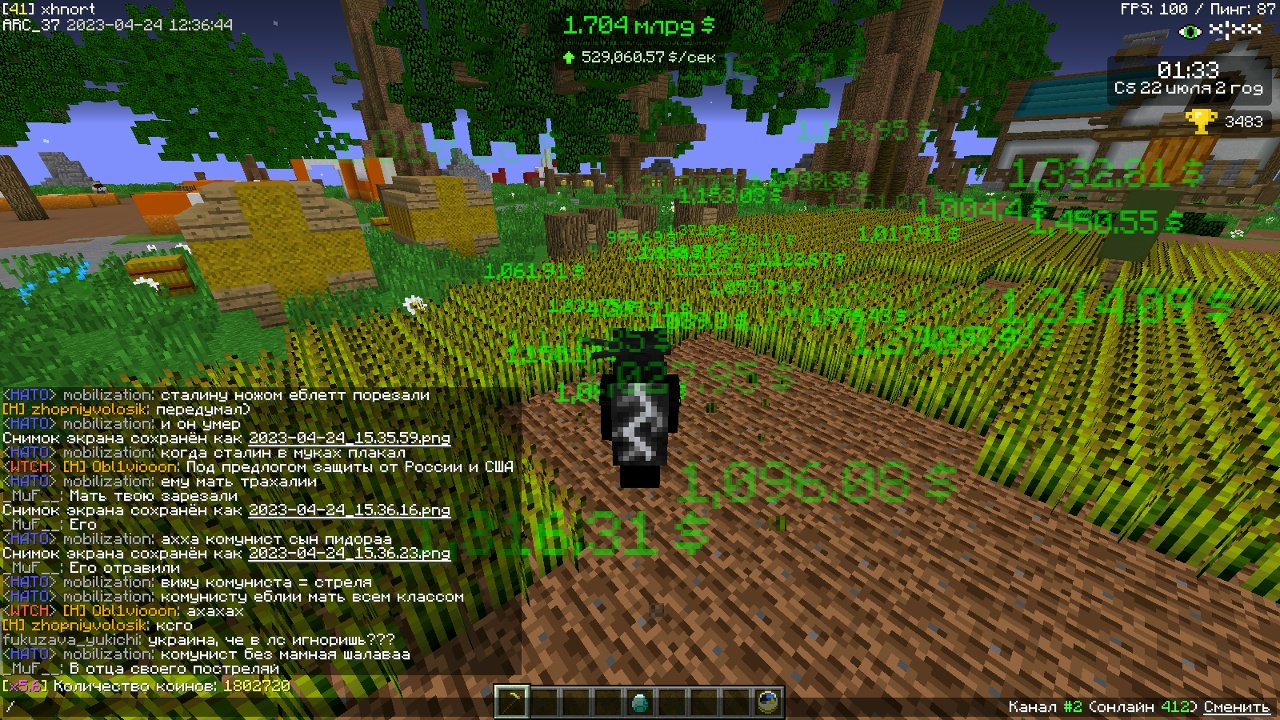The width and height of the screenshot is (1280, 720).
Task: Open screenshot link 2023-04-24_15.36.23.png
Action: [x=349, y=553]
